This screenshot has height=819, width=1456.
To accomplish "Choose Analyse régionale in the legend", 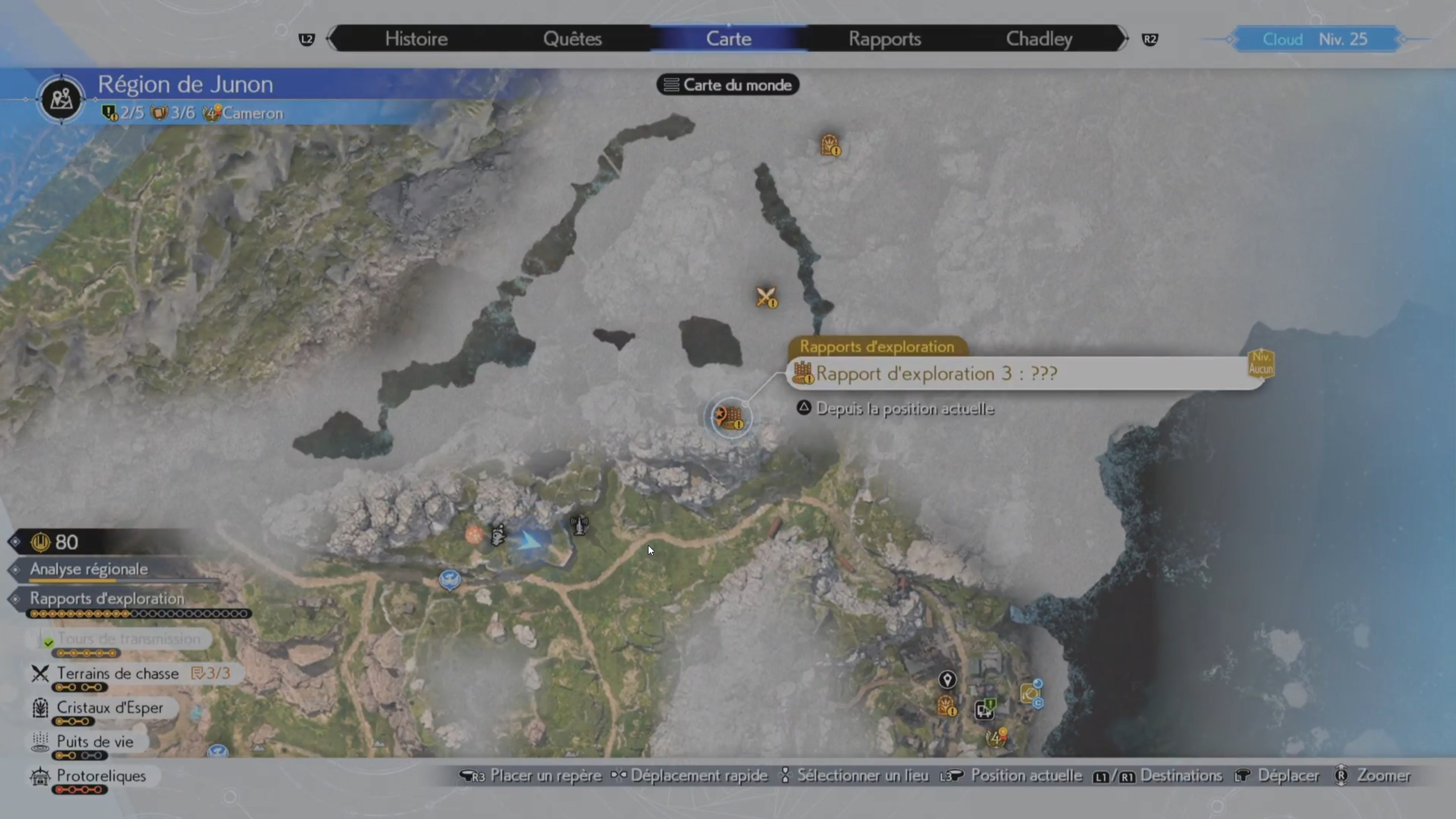I will tap(89, 569).
